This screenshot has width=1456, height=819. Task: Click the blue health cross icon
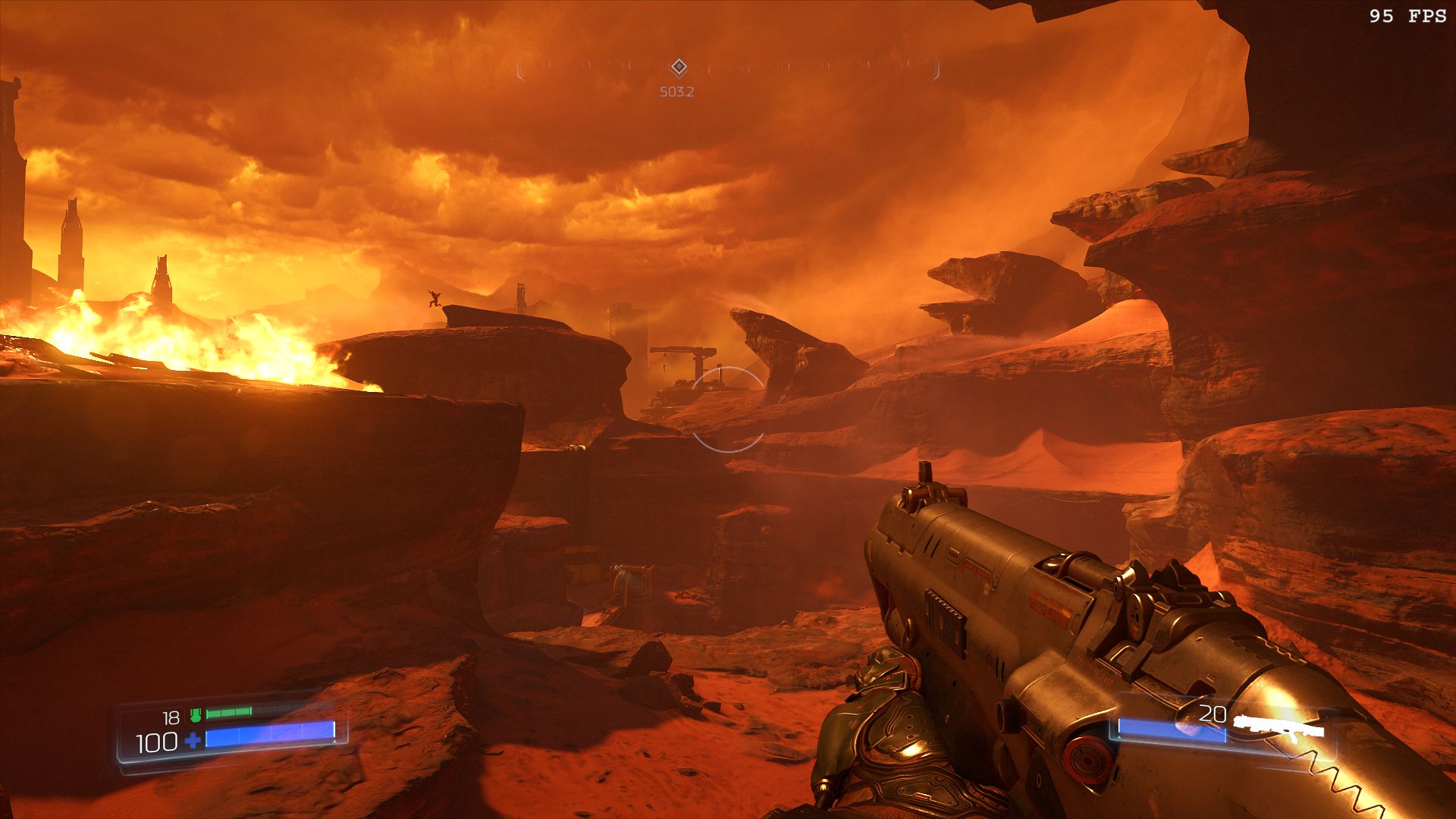(193, 740)
